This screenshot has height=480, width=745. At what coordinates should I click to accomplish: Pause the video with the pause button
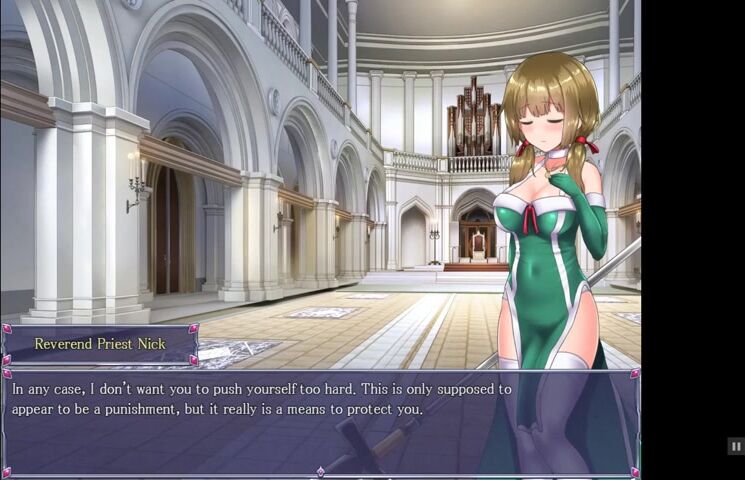click(x=735, y=446)
